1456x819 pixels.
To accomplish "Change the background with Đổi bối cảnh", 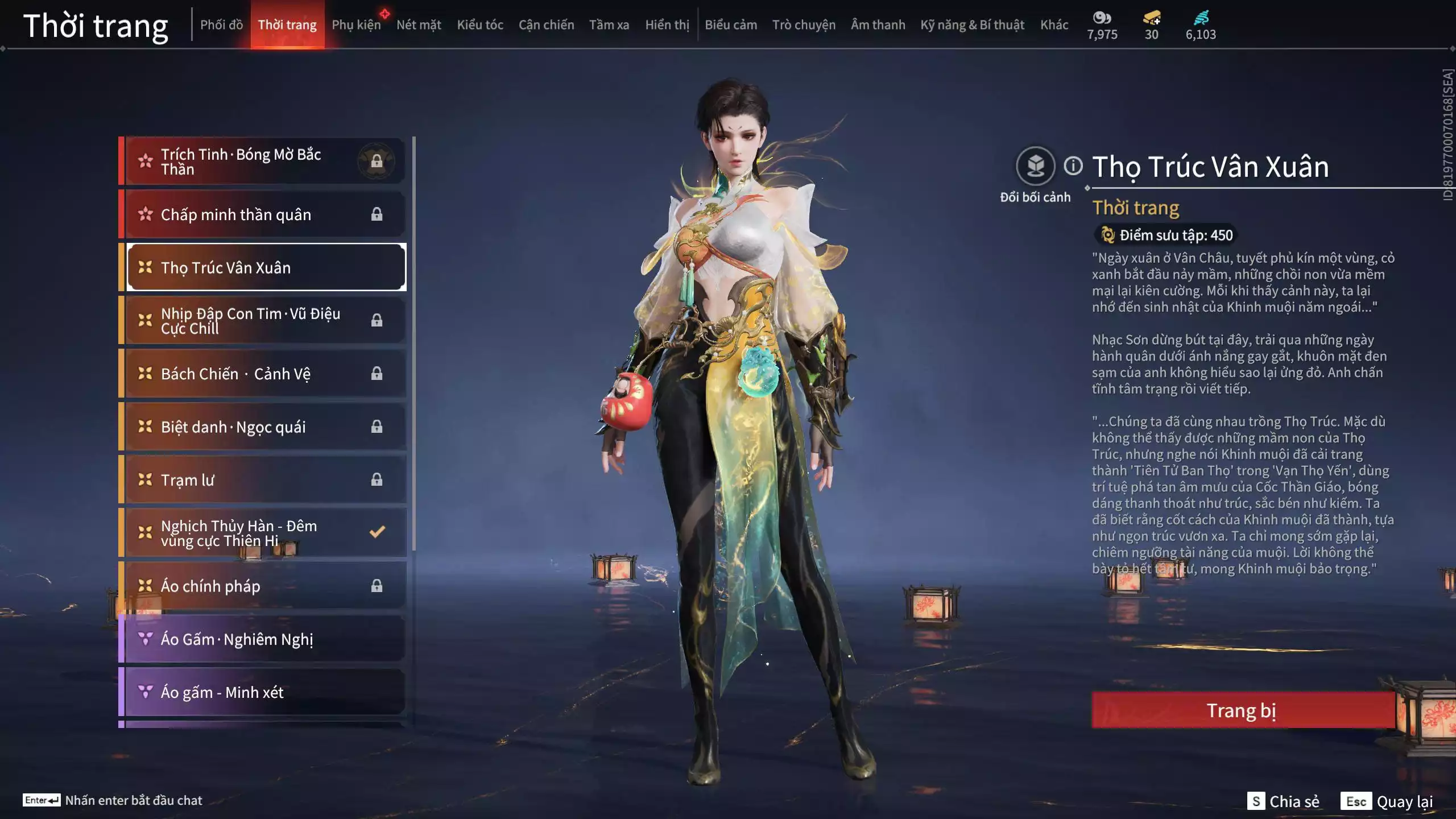I will (1035, 167).
